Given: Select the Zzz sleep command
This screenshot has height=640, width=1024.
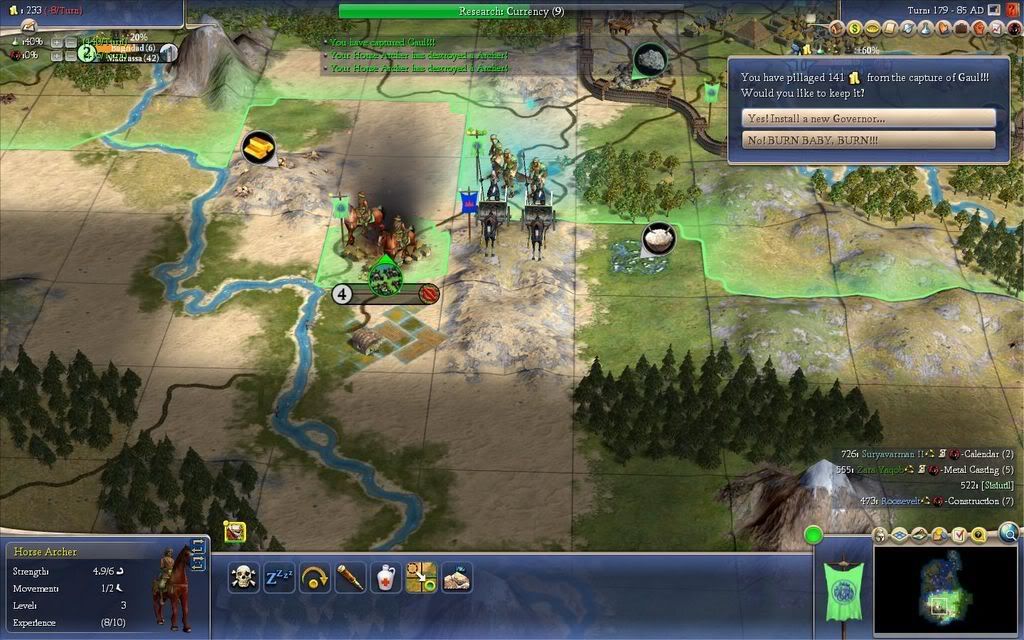Looking at the screenshot, I should click(x=279, y=577).
